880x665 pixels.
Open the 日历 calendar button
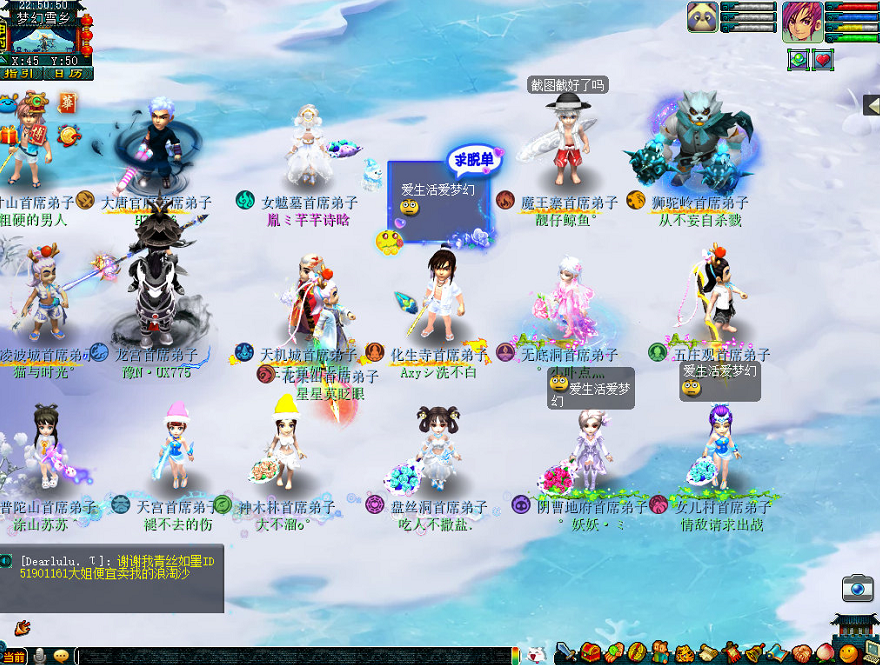coord(69,73)
